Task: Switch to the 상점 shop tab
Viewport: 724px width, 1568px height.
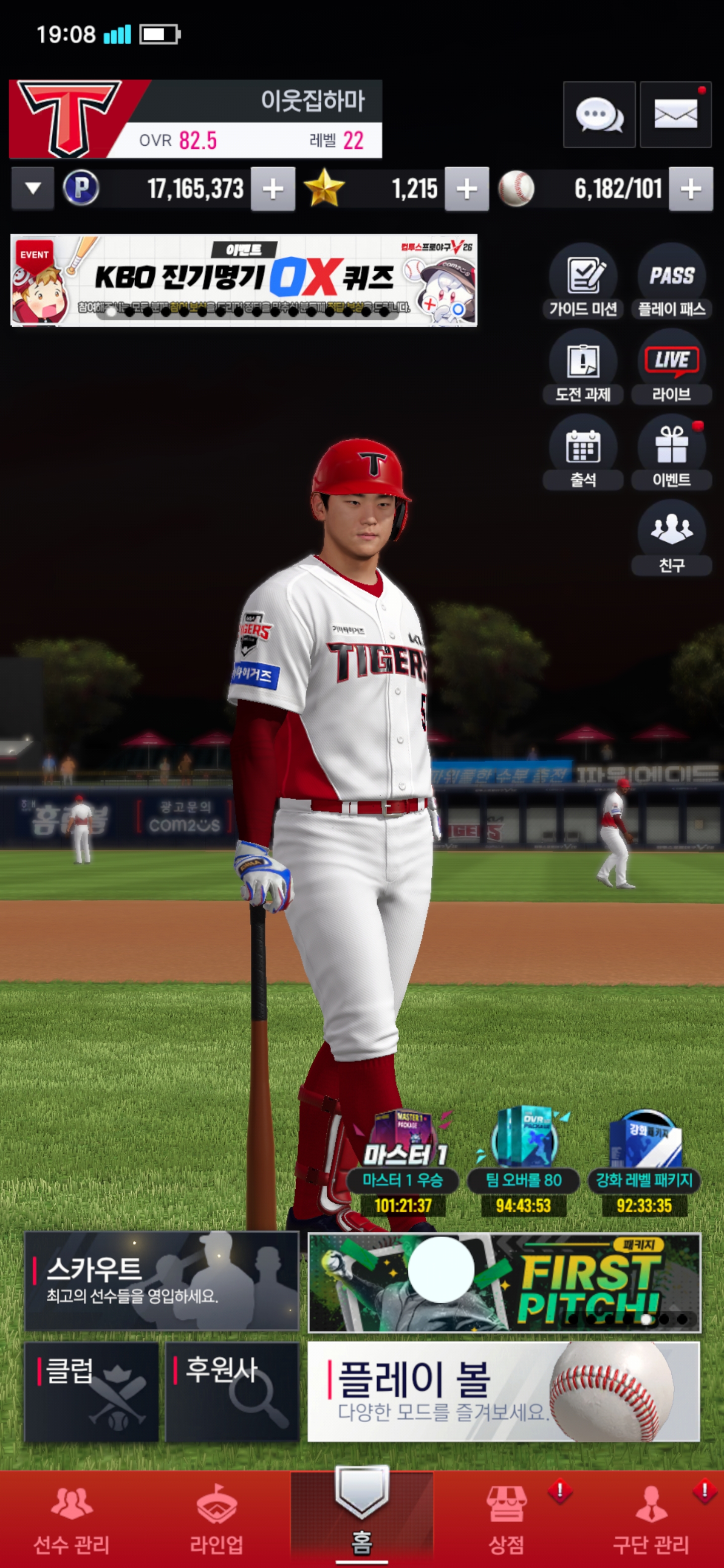Action: coord(506,1519)
